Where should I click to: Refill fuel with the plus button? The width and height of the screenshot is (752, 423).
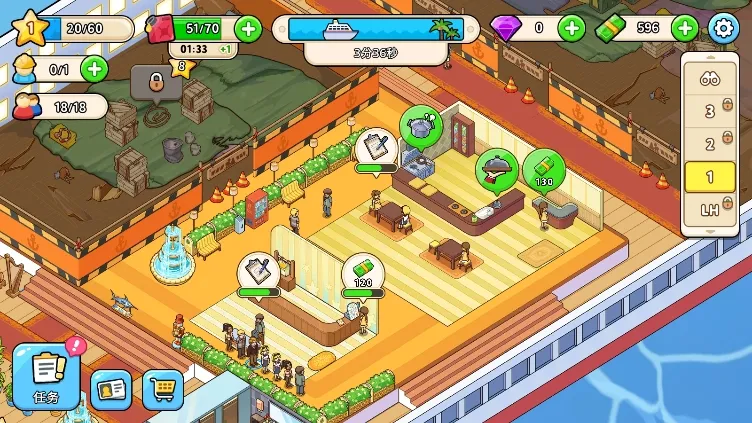click(247, 28)
